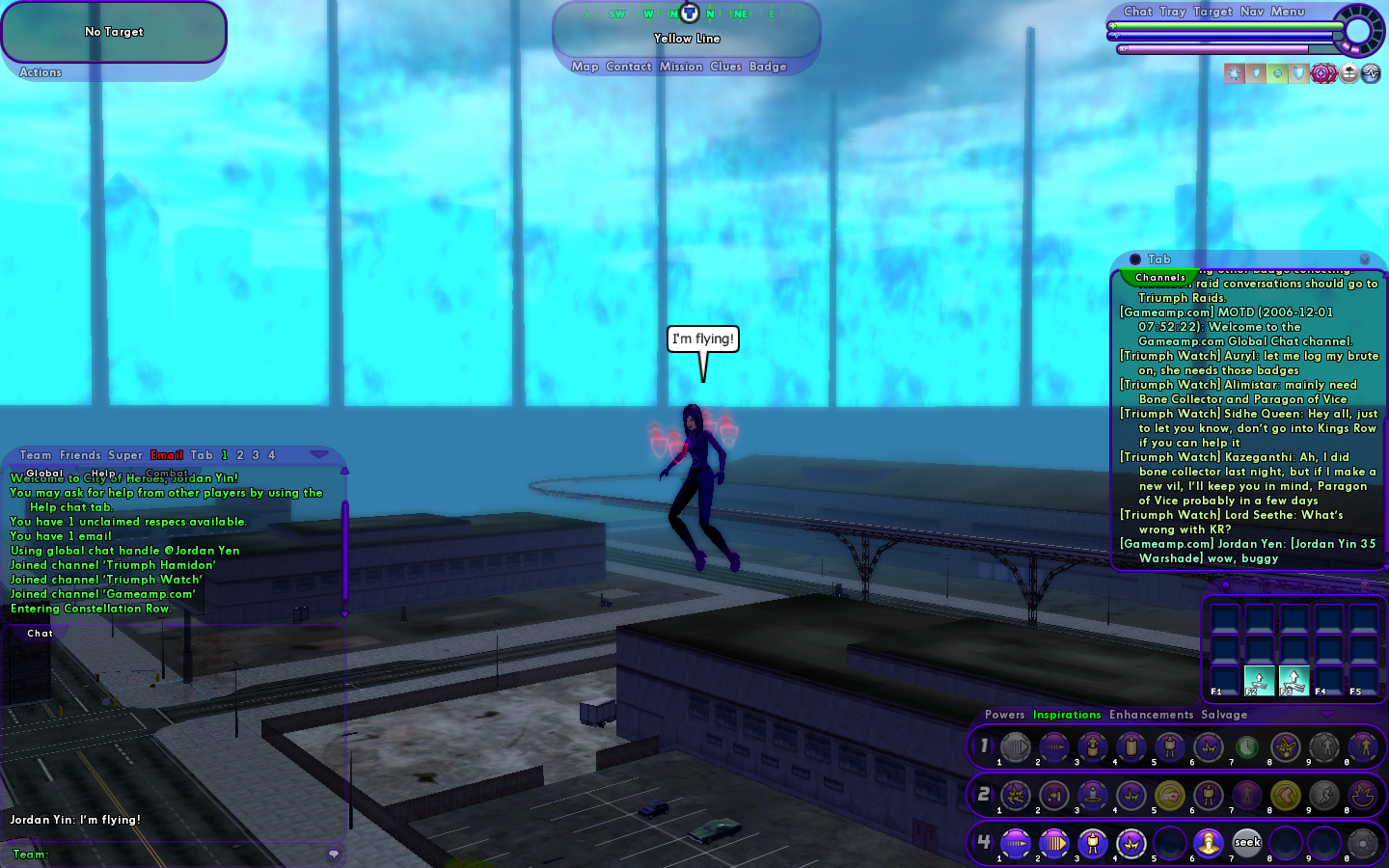
Task: Open the Map window
Action: pos(585,67)
